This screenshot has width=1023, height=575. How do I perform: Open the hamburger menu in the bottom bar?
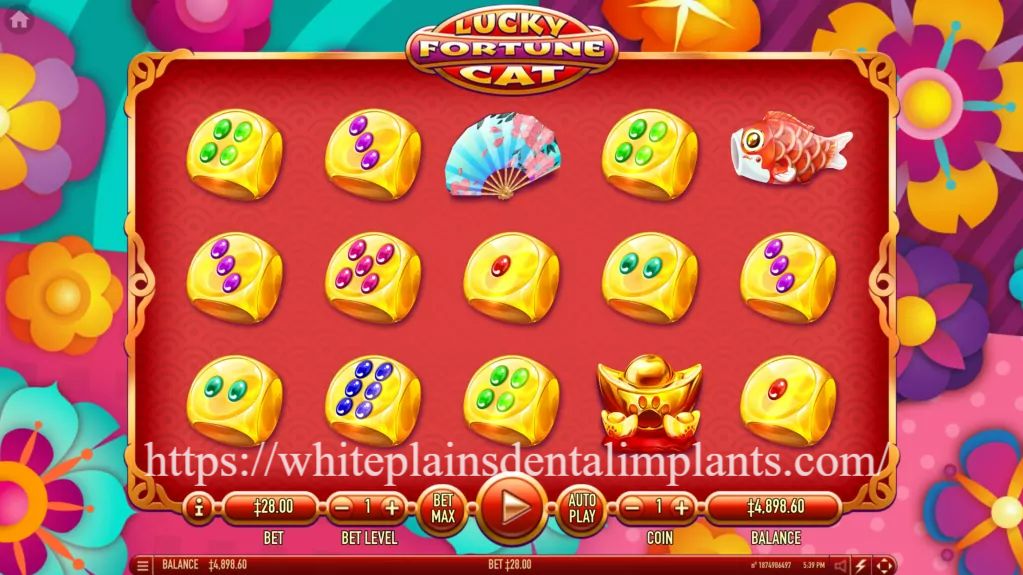coord(143,565)
